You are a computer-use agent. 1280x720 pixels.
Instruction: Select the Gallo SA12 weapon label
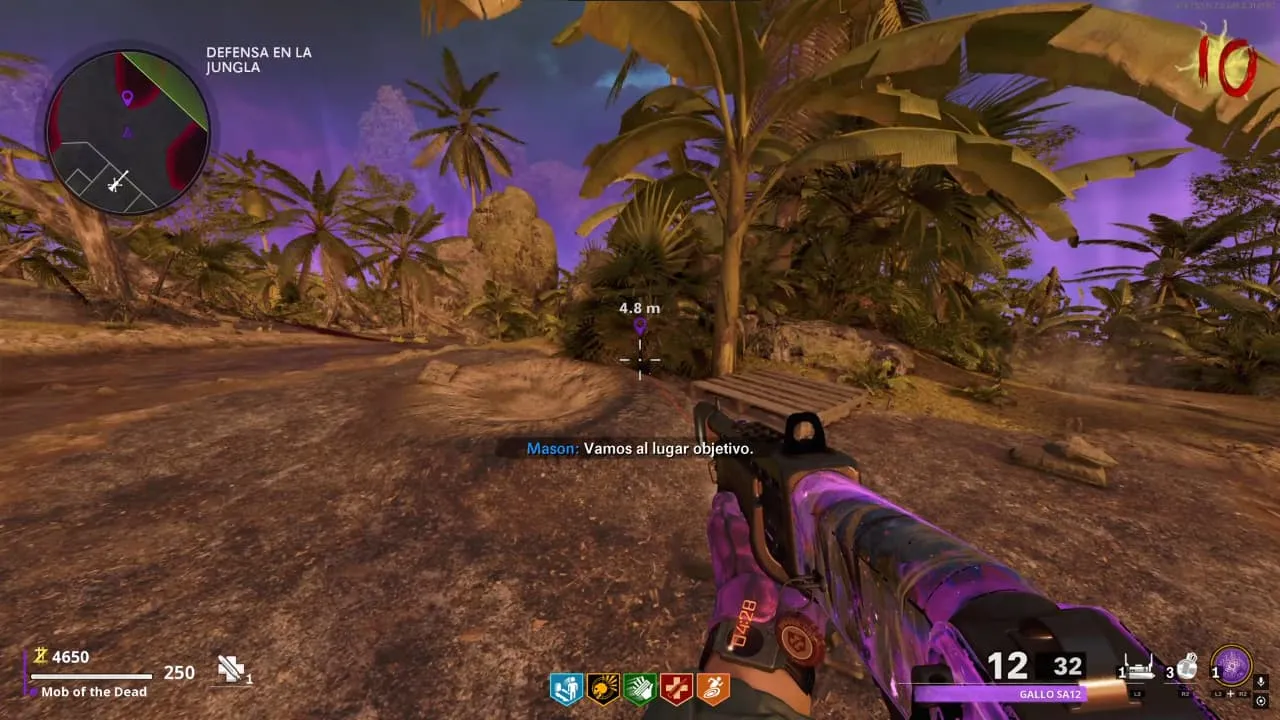tap(1048, 694)
